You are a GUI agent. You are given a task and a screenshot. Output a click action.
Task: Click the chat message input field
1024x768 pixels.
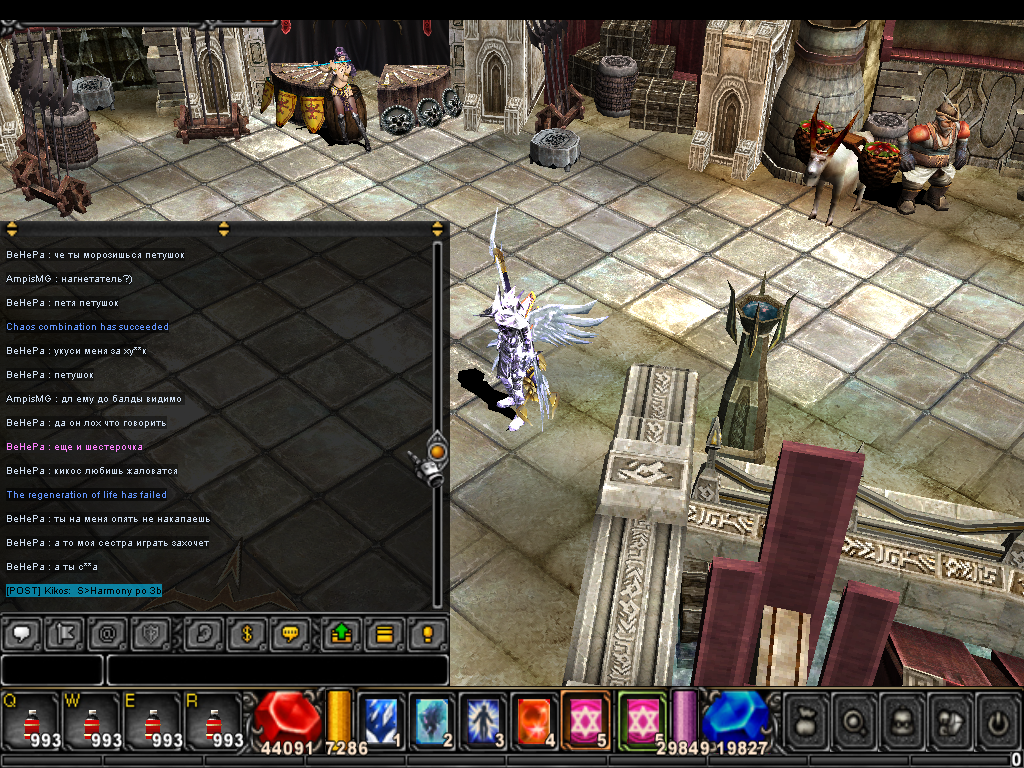pos(277,669)
